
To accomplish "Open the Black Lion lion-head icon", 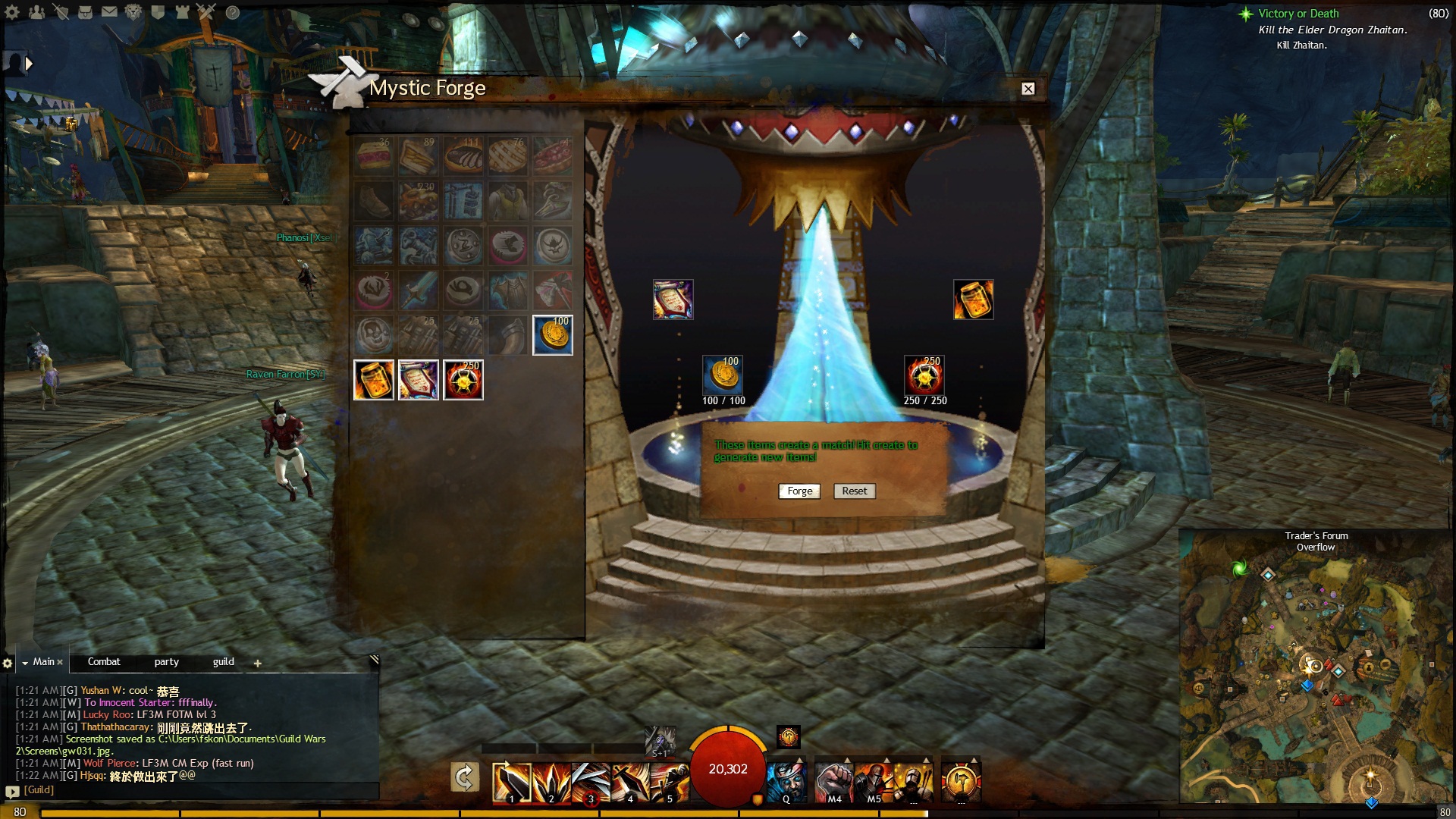I will coord(133,12).
